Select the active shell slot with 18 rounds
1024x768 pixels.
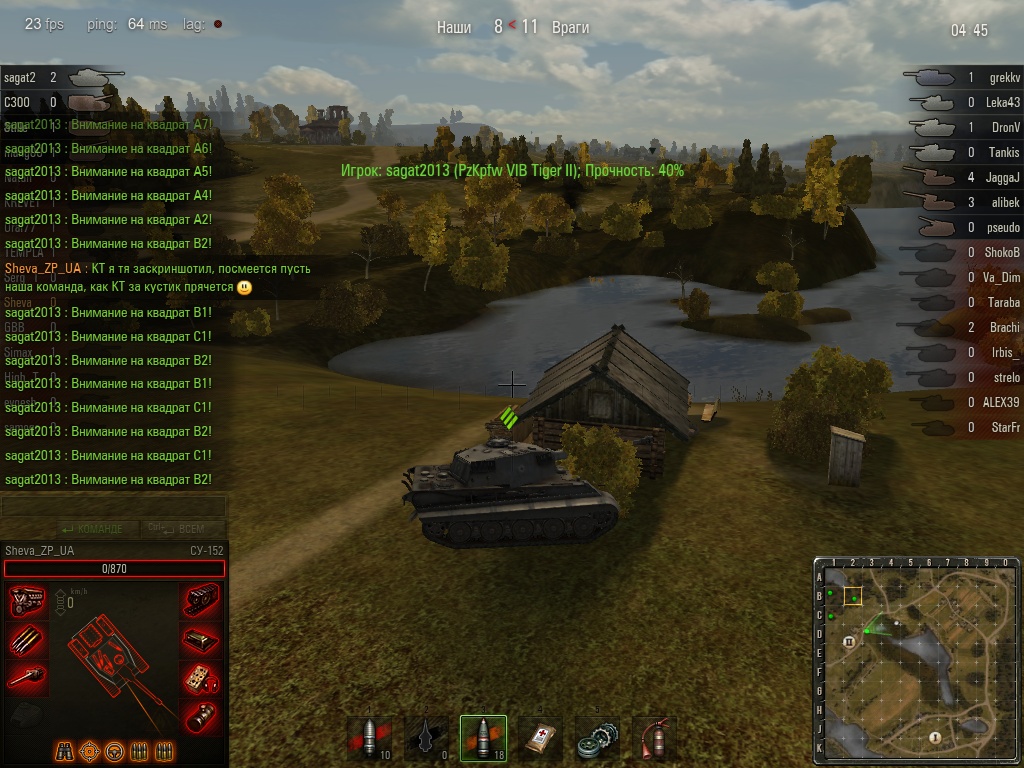[x=484, y=739]
